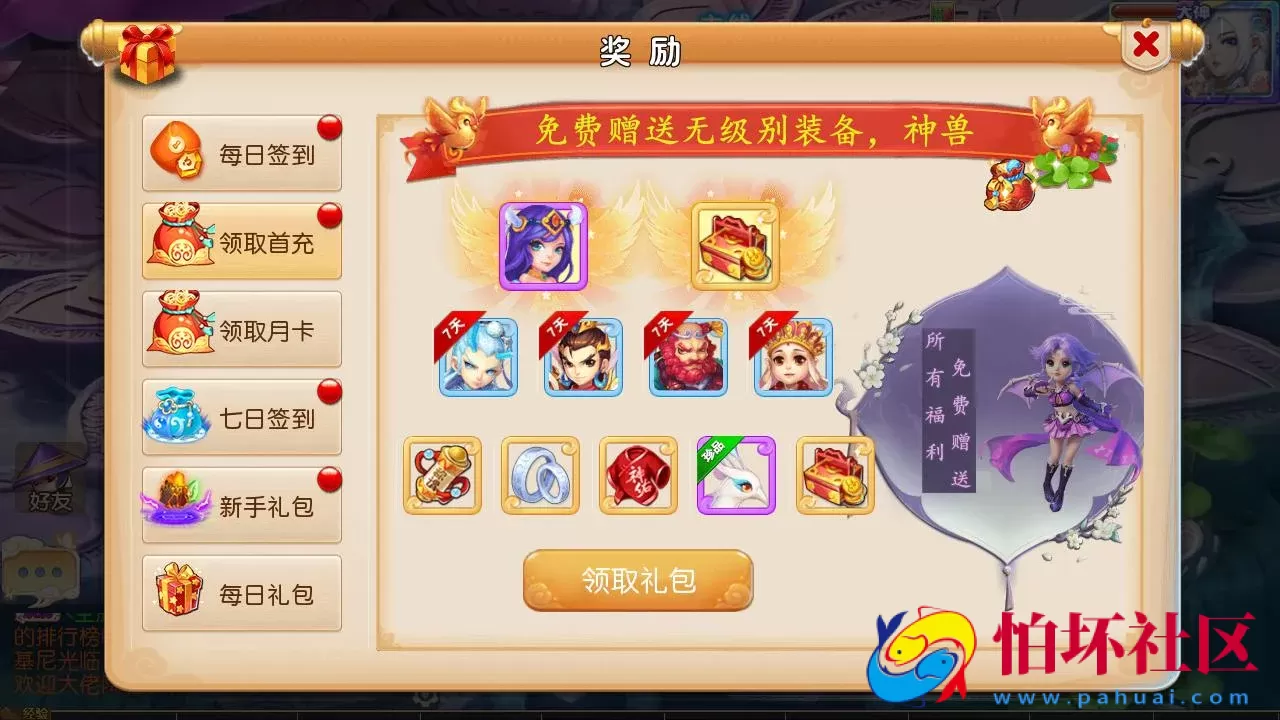Select the 领取首充 first recharge red pouch
Image resolution: width=1280 pixels, height=720 pixels.
(x=241, y=240)
